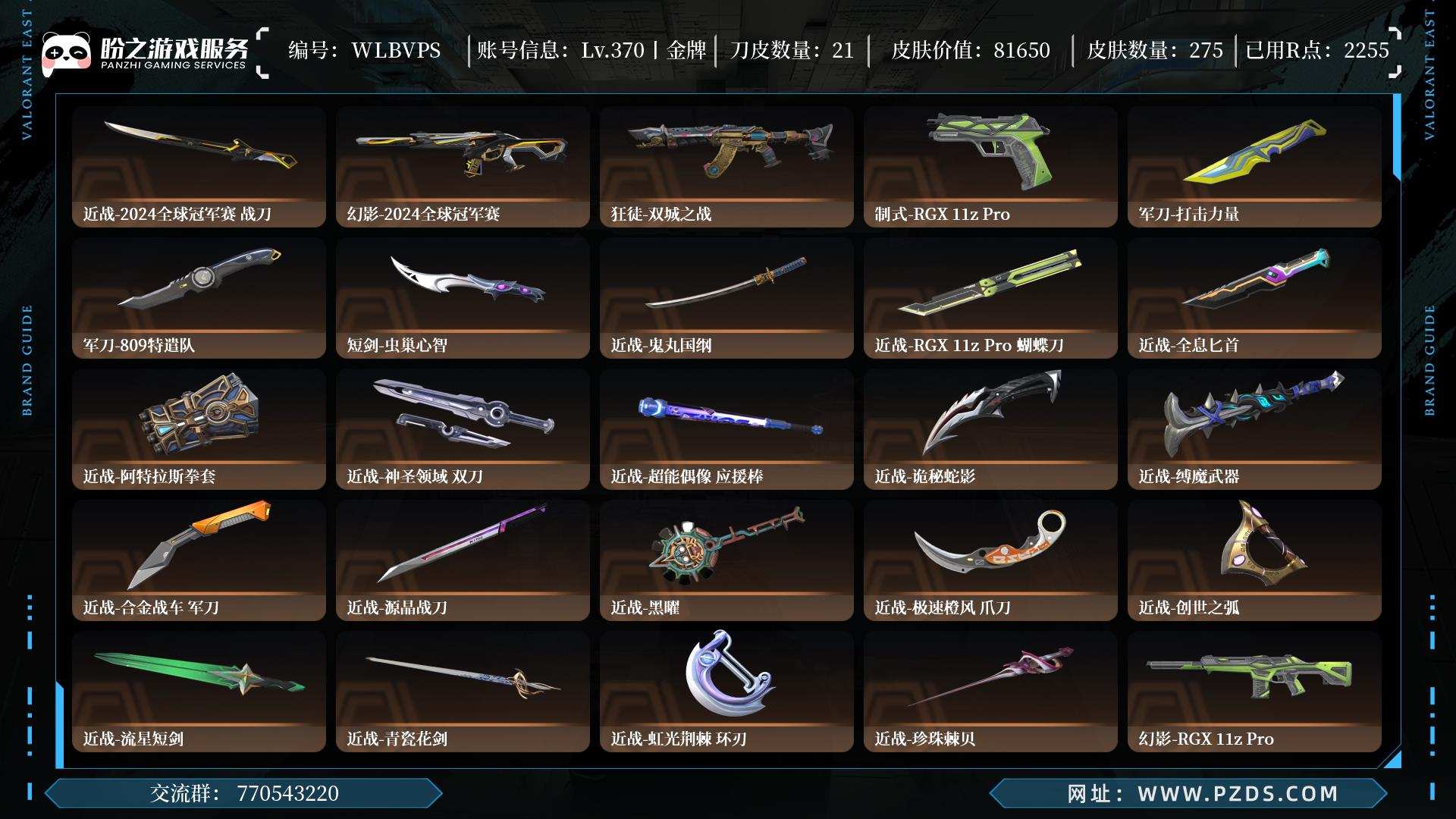The height and width of the screenshot is (819, 1456).
Task: Open the 制式-RGX 11z Pro pistol card
Action: point(990,166)
